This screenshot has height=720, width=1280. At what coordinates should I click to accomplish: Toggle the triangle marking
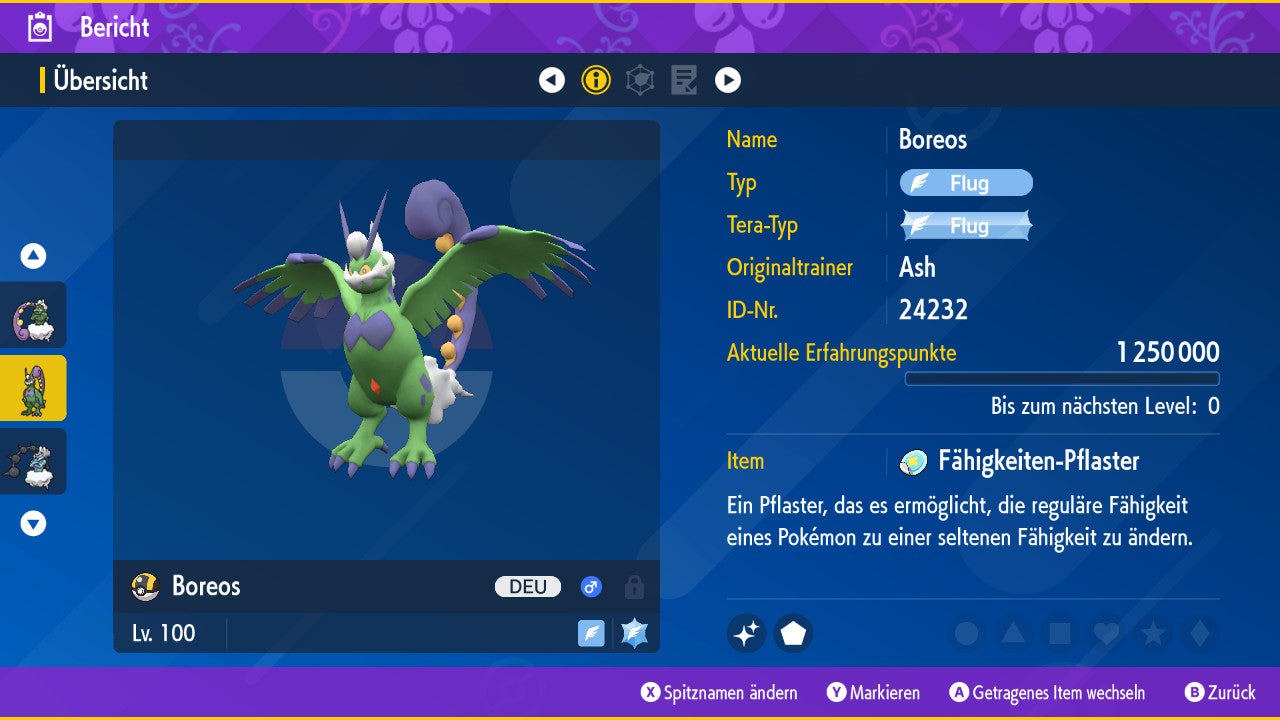pyautogui.click(x=1013, y=634)
